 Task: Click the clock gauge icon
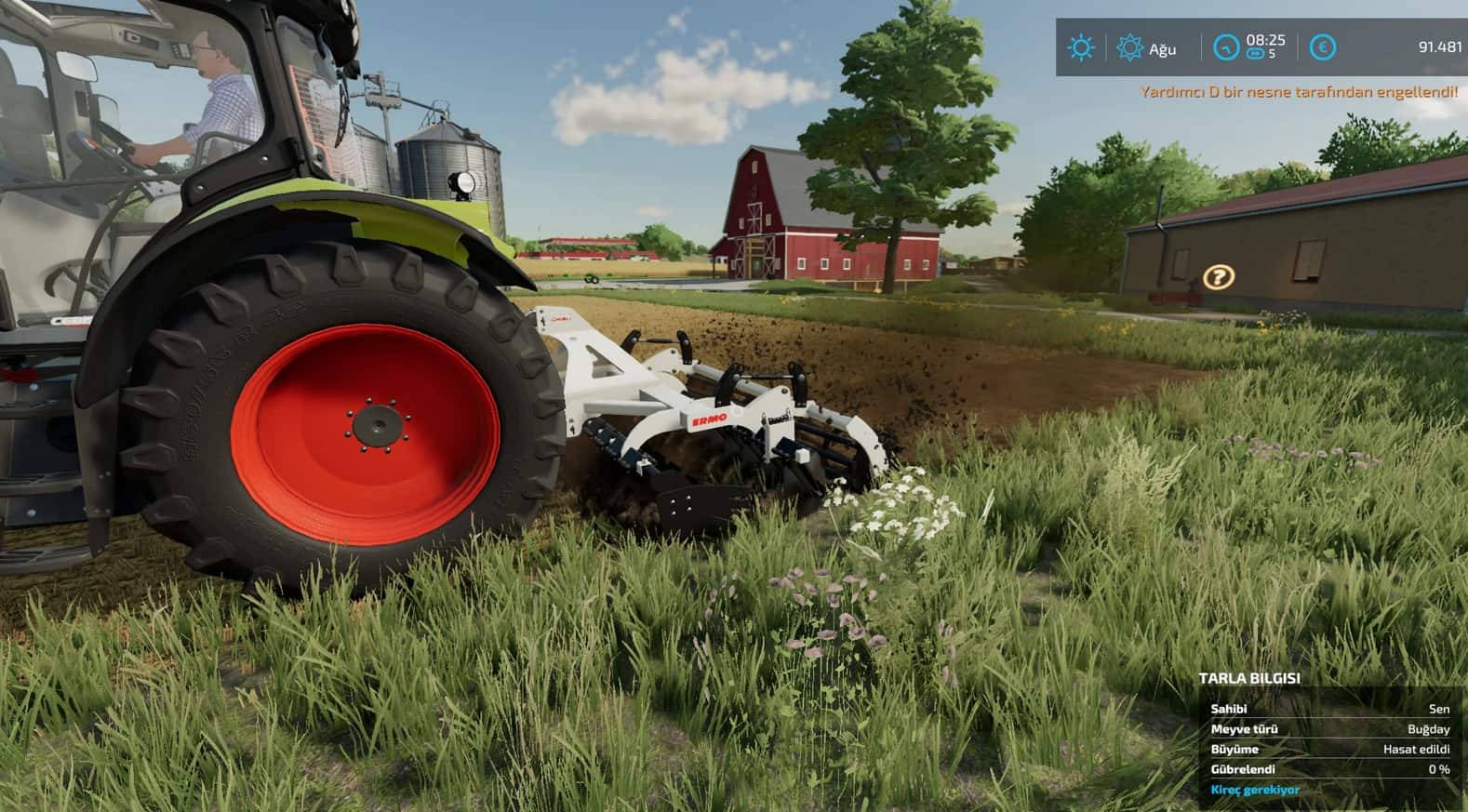coord(1227,47)
